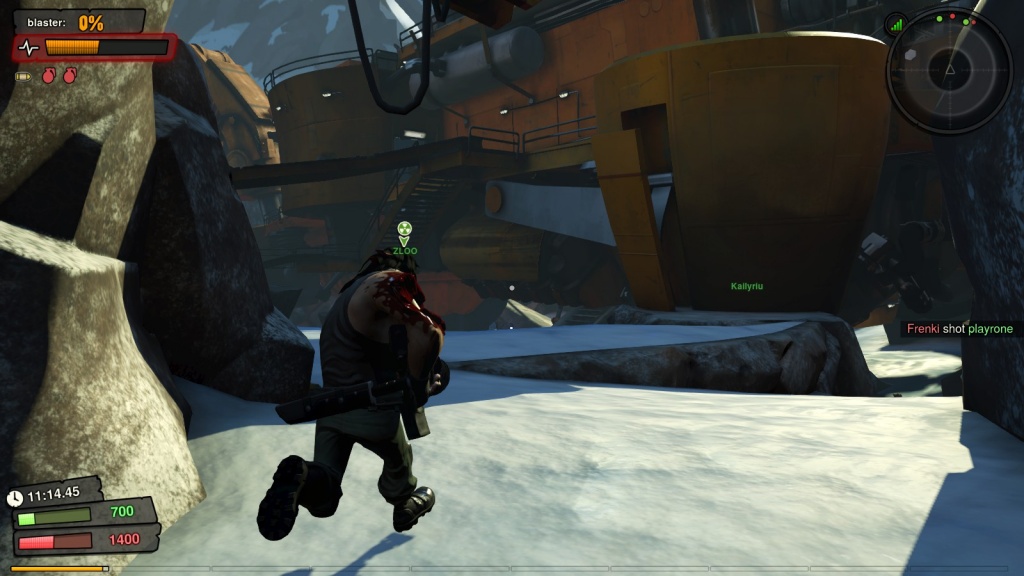
Task: Click the circular radar minimap
Action: [949, 69]
